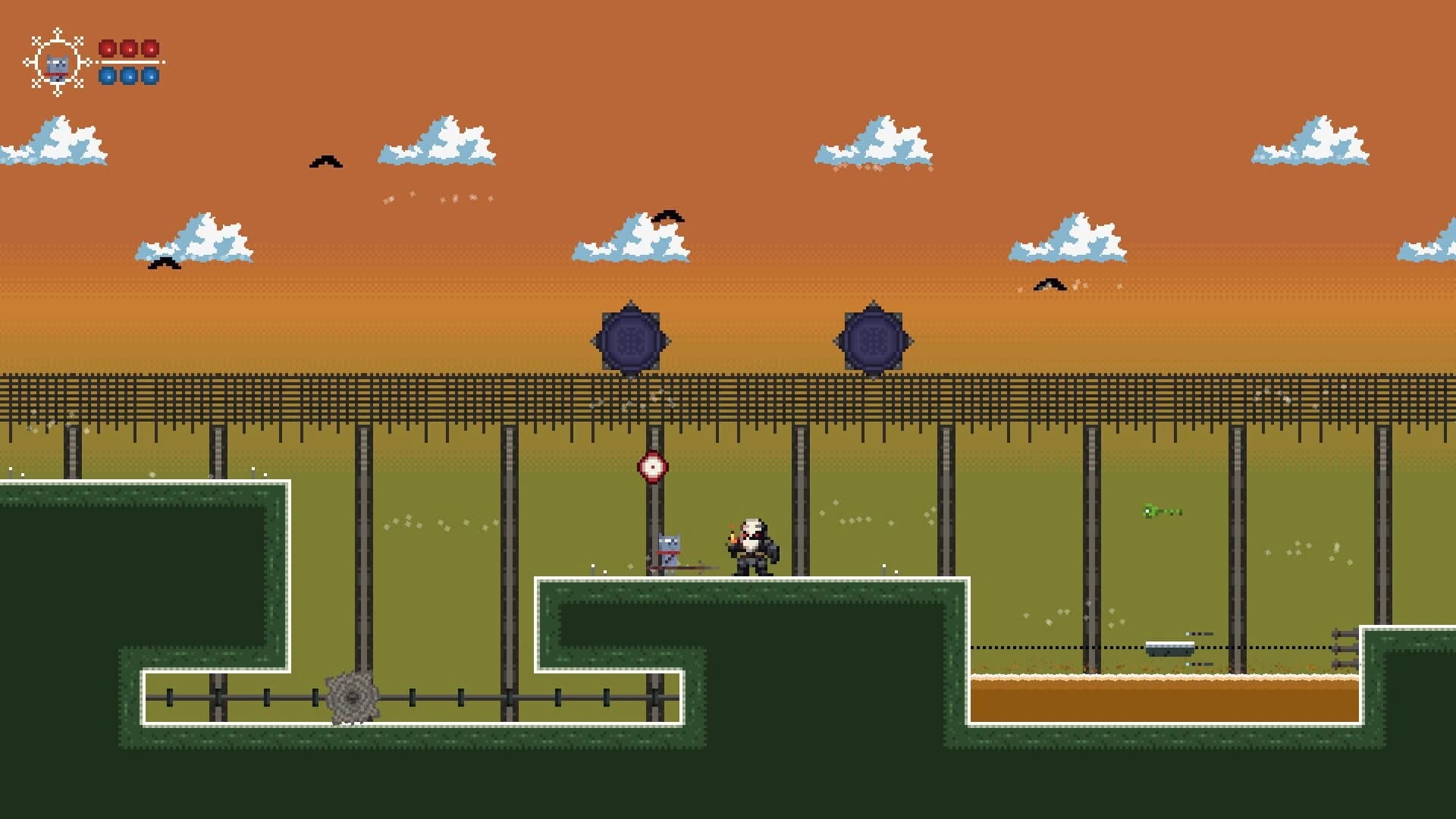Click the bird flying near the left cloud
The width and height of the screenshot is (1456, 819).
[162, 261]
